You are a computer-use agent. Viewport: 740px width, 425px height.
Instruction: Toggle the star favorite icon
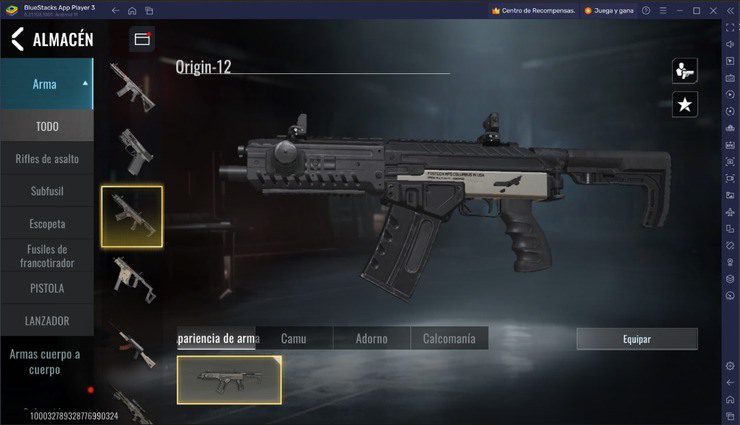coord(684,104)
